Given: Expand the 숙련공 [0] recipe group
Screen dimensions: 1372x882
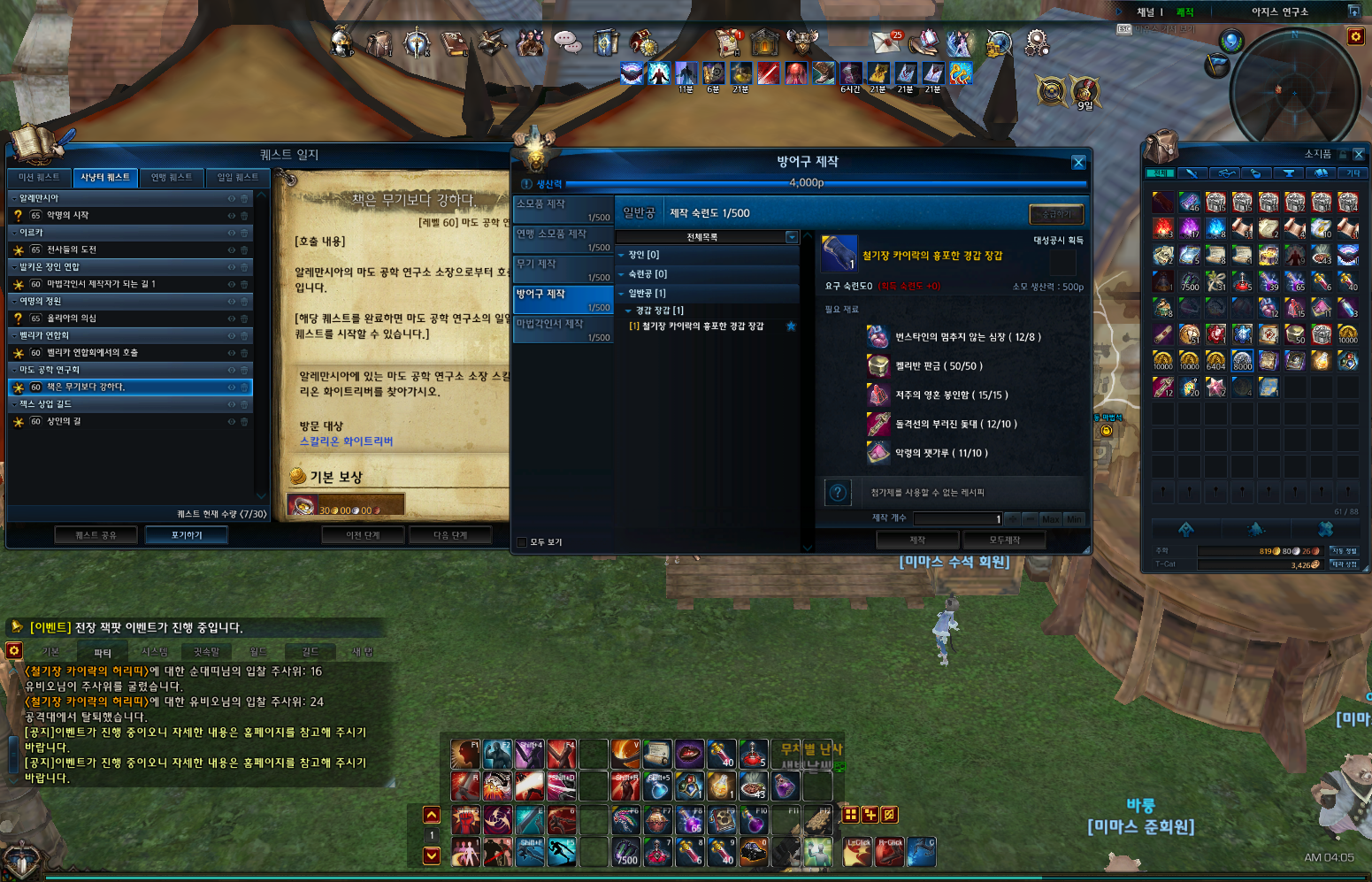Looking at the screenshot, I should tap(648, 274).
